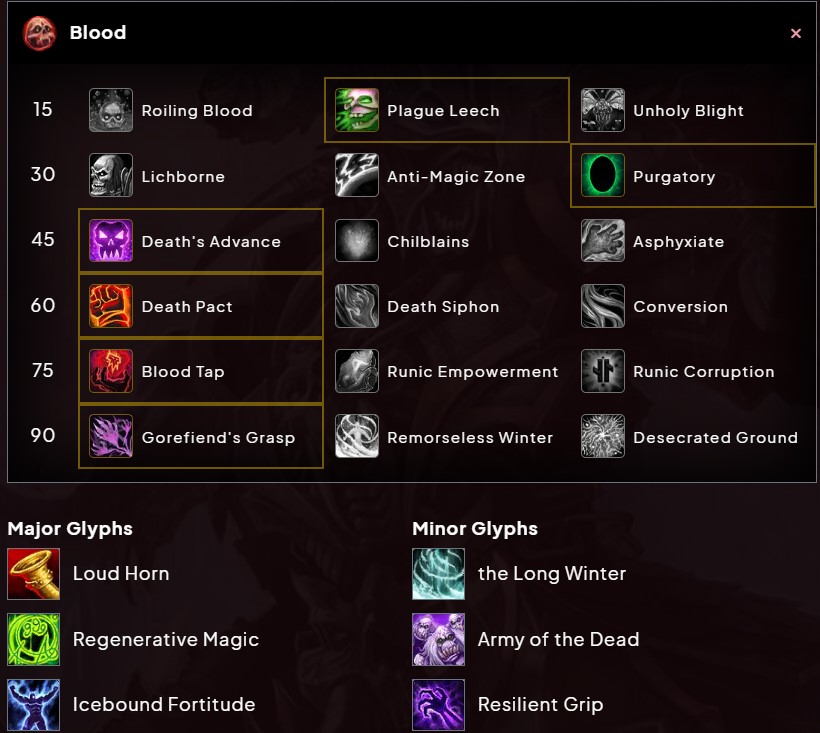Pick the Desecrated Ground talent
This screenshot has width=820, height=733.
click(715, 437)
